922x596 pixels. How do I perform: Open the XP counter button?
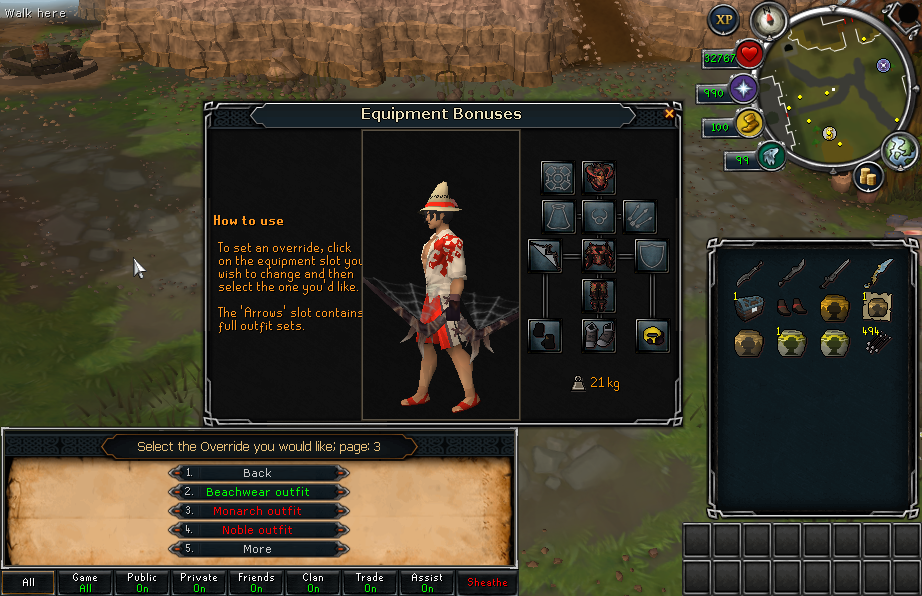pyautogui.click(x=723, y=19)
